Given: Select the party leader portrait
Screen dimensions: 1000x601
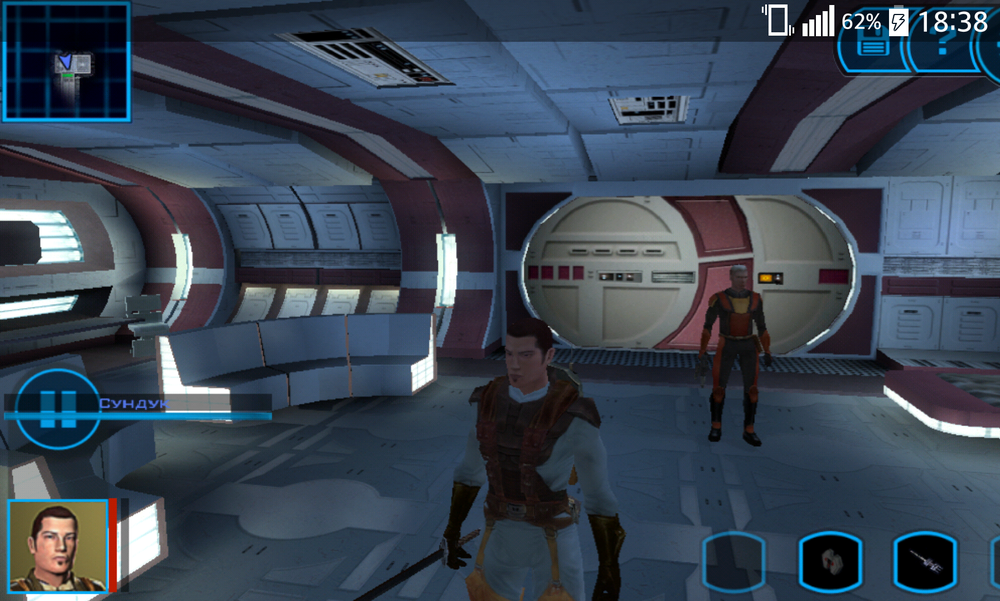Looking at the screenshot, I should point(57,547).
